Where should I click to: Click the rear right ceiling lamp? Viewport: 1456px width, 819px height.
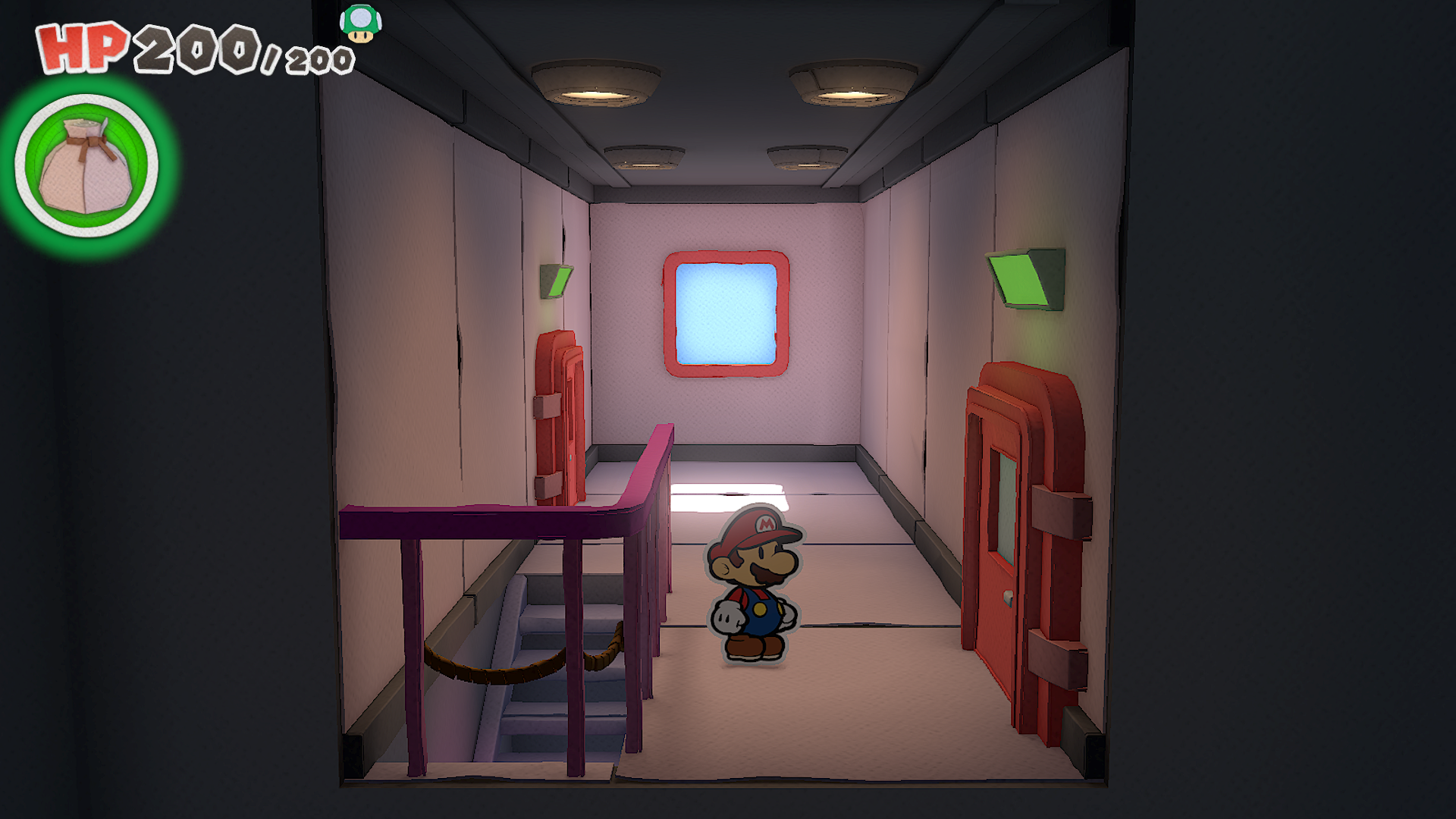[x=808, y=157]
